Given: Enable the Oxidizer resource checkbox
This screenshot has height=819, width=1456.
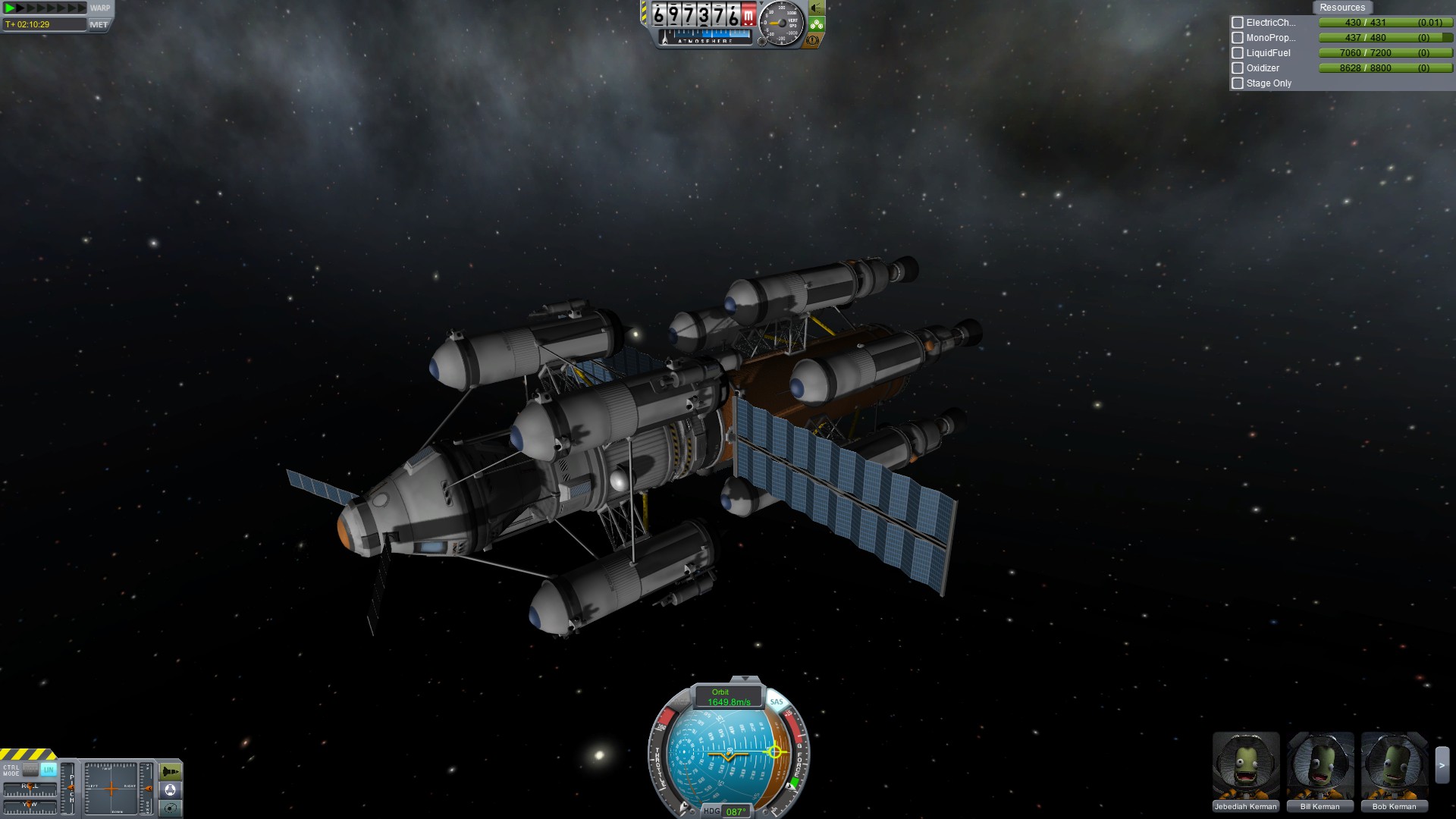Looking at the screenshot, I should tap(1238, 68).
